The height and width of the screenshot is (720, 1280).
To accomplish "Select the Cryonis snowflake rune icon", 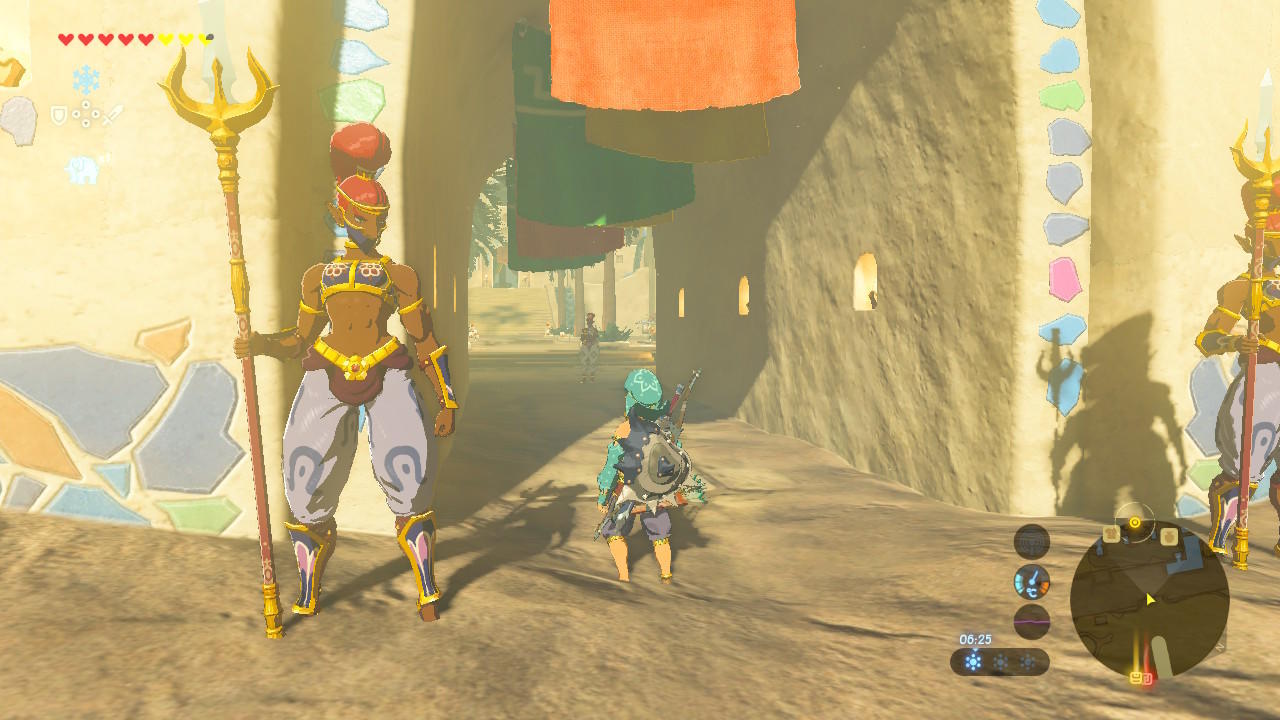I will 86,80.
